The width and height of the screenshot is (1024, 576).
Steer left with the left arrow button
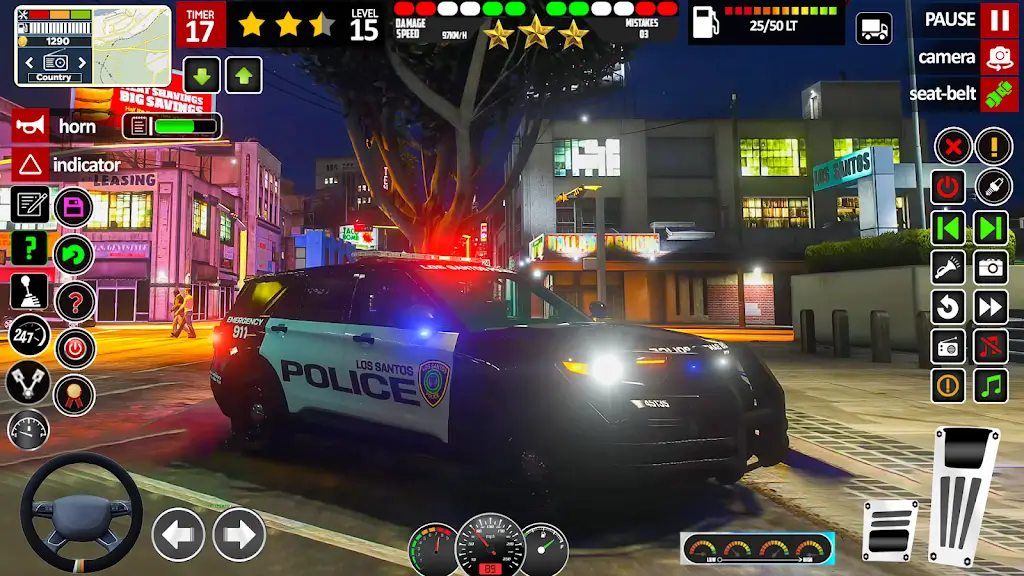[178, 534]
